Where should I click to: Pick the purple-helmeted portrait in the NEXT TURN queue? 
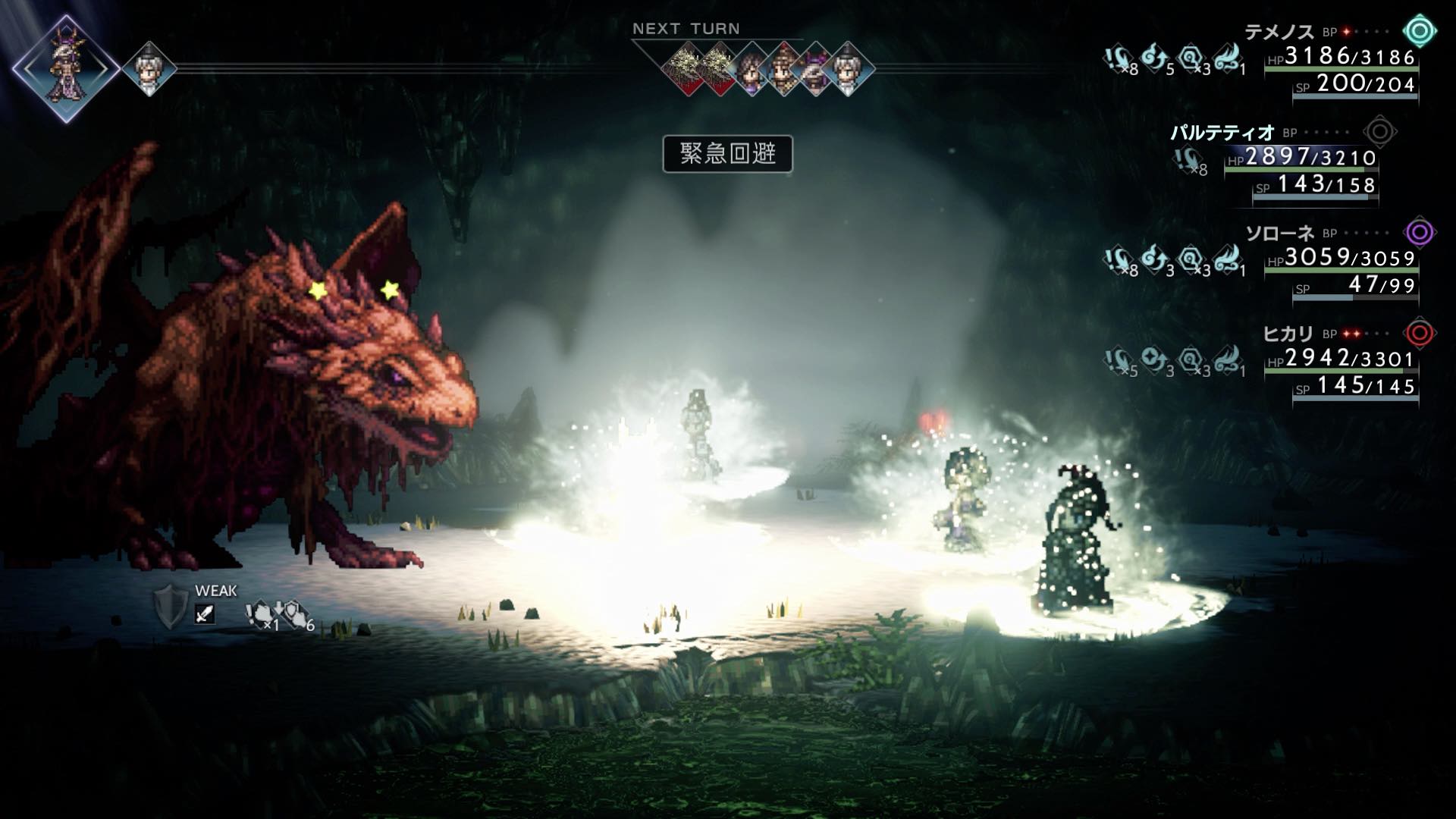click(816, 70)
